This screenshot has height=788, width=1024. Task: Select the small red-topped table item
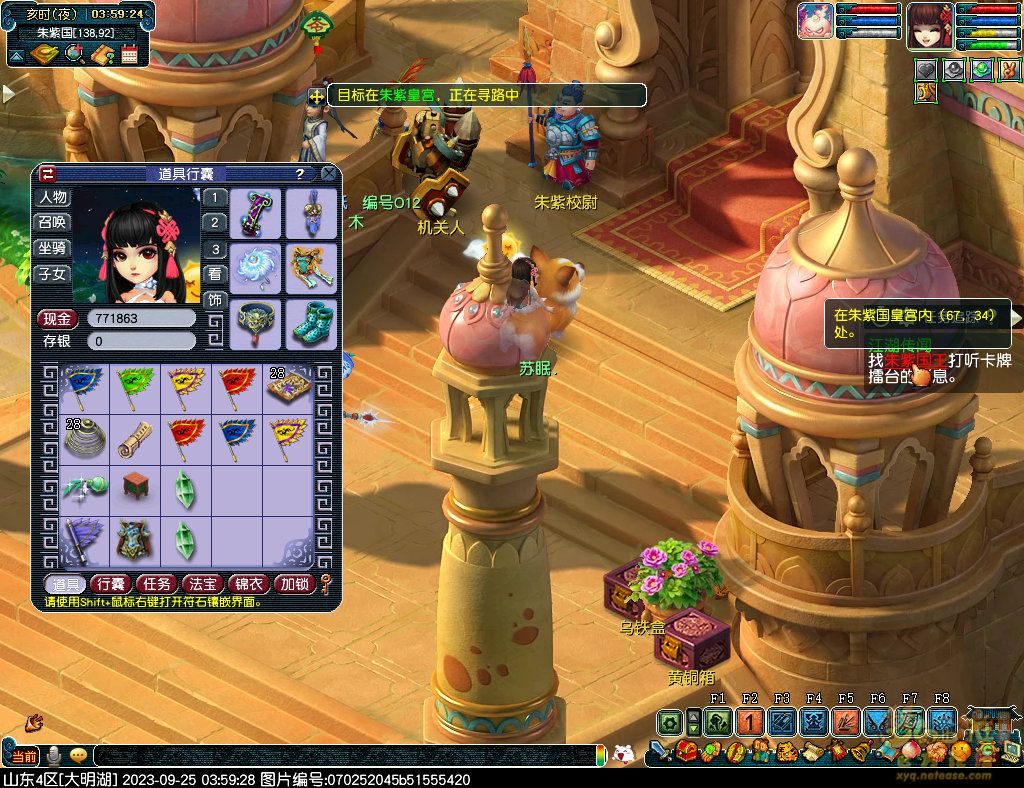[x=135, y=487]
